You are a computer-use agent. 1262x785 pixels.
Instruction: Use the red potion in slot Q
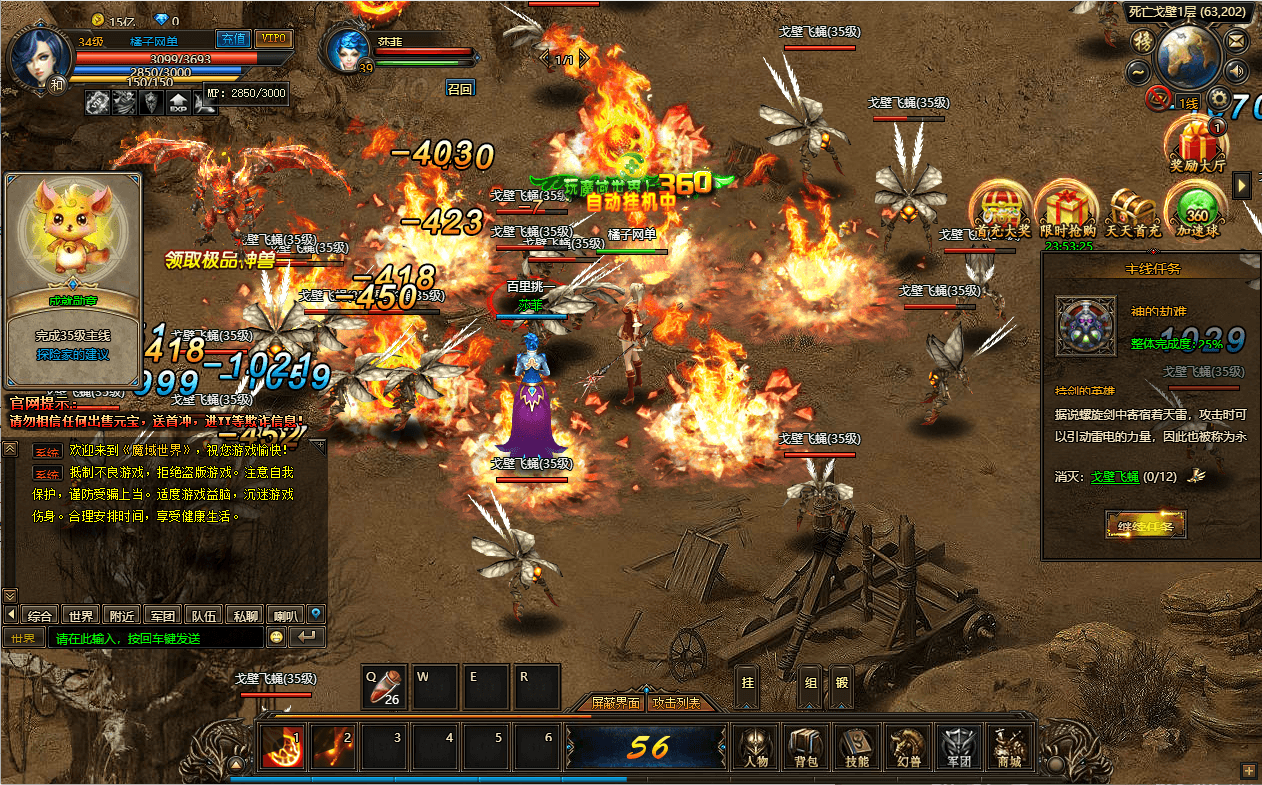click(384, 687)
